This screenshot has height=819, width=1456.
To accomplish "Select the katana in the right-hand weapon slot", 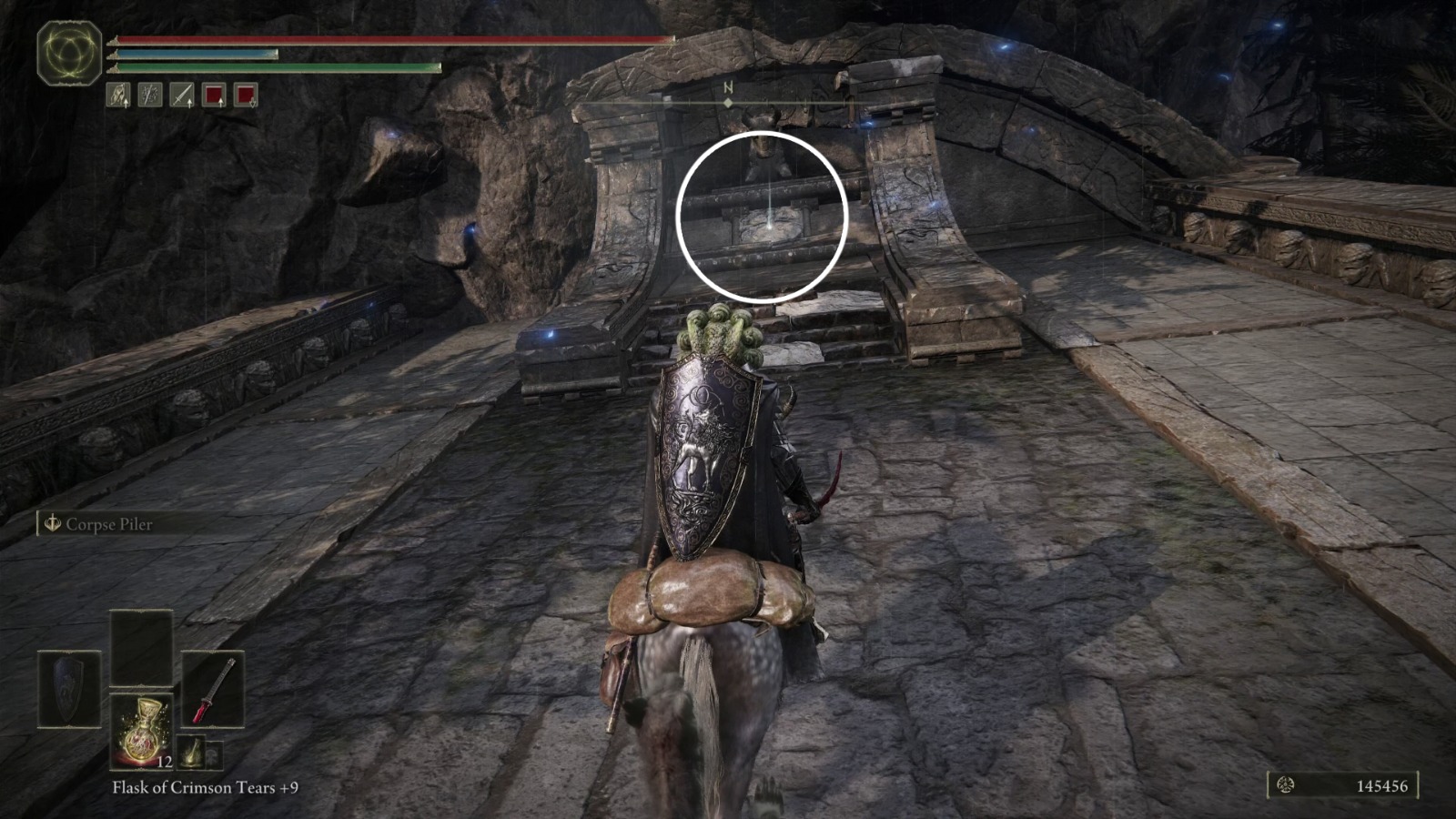I will [x=214, y=690].
